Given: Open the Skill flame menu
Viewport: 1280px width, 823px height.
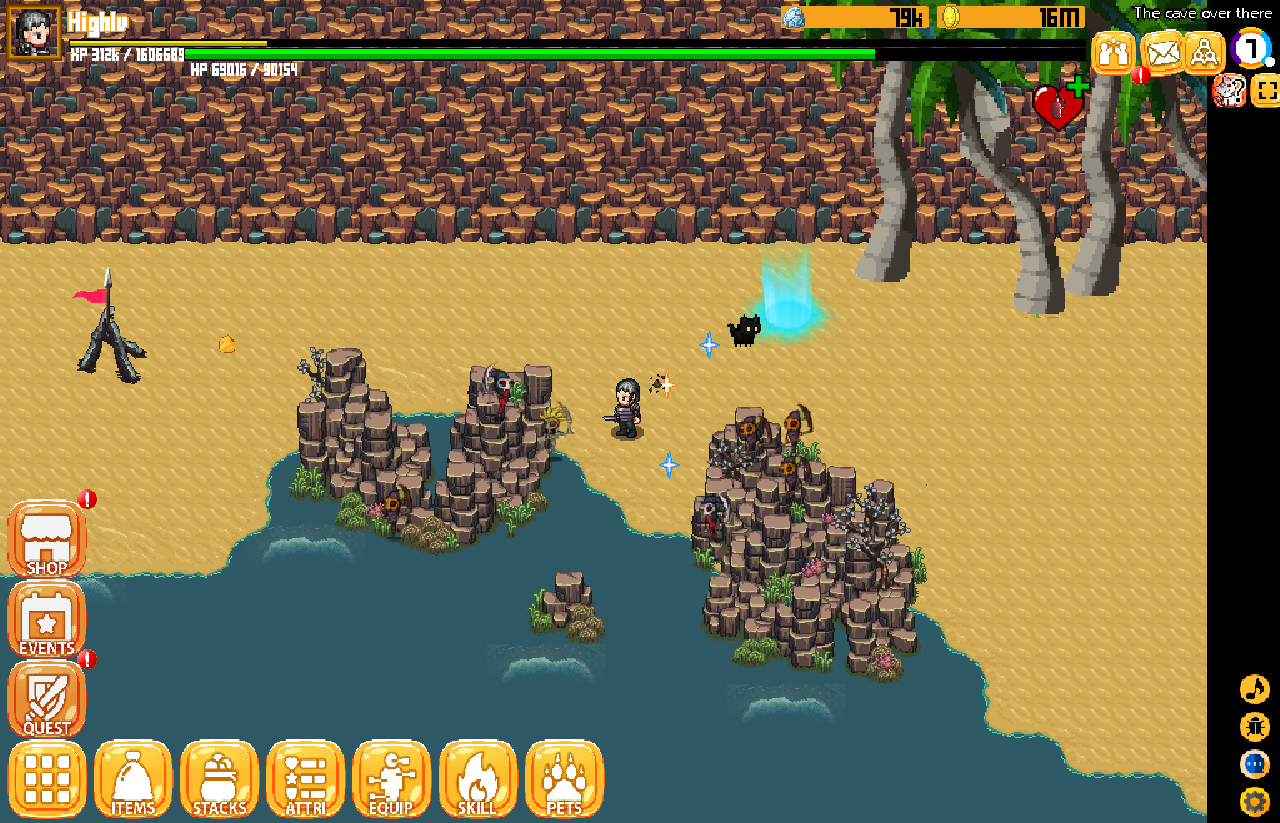Looking at the screenshot, I should (478, 779).
